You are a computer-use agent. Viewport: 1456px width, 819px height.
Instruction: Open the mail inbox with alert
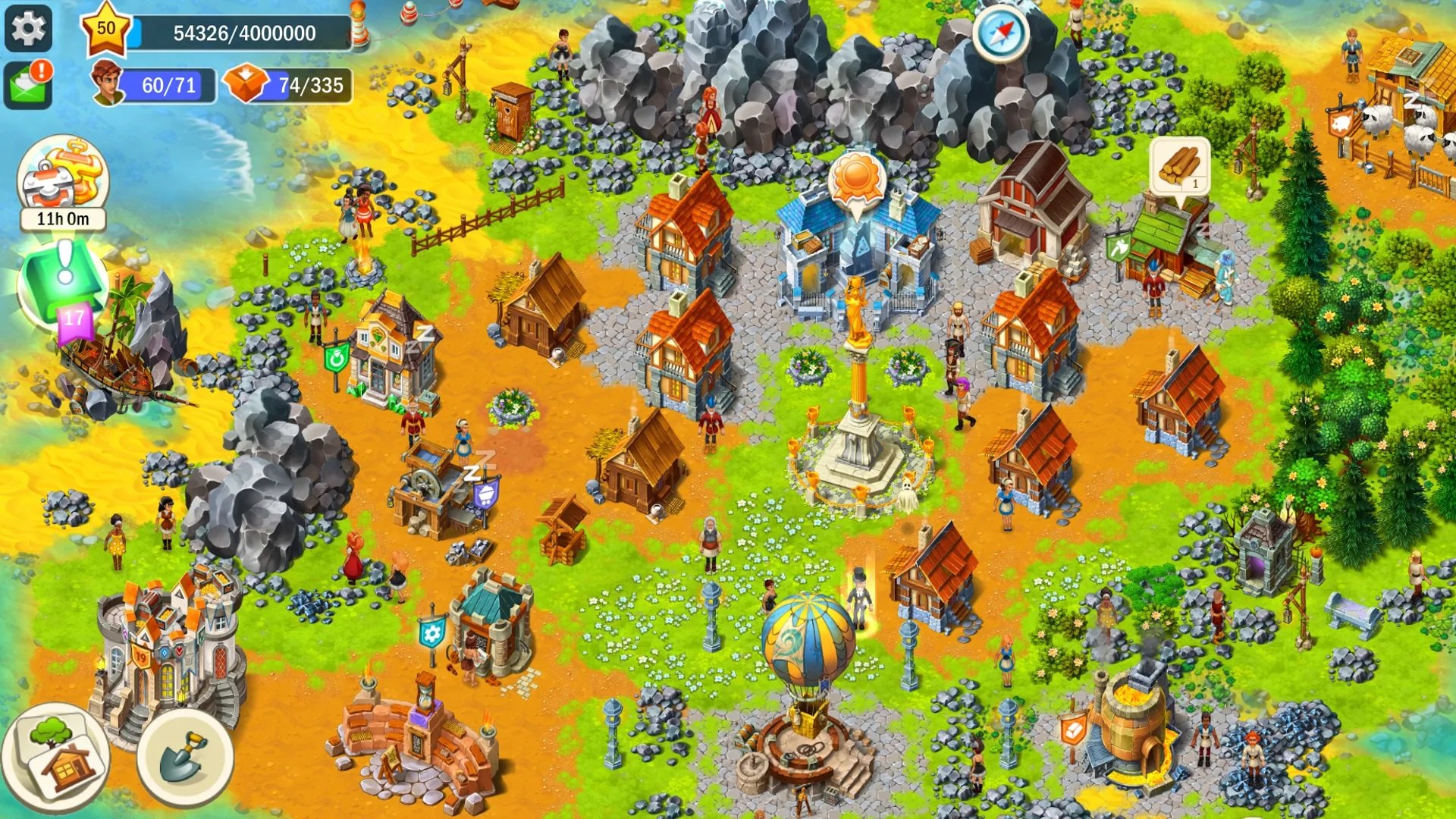[29, 83]
